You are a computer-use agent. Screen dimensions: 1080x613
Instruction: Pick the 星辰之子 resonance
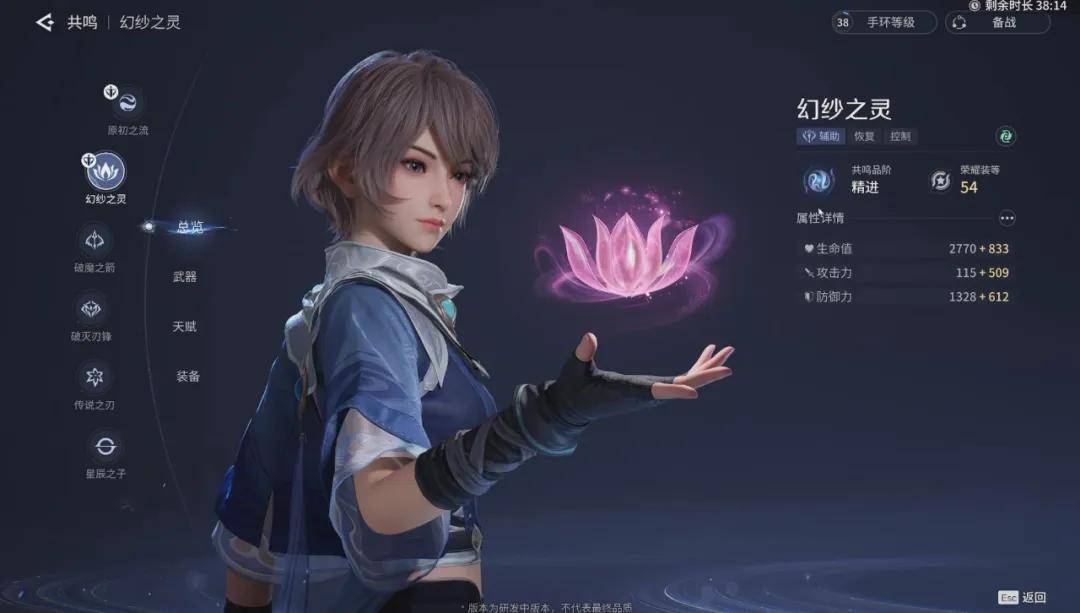104,445
